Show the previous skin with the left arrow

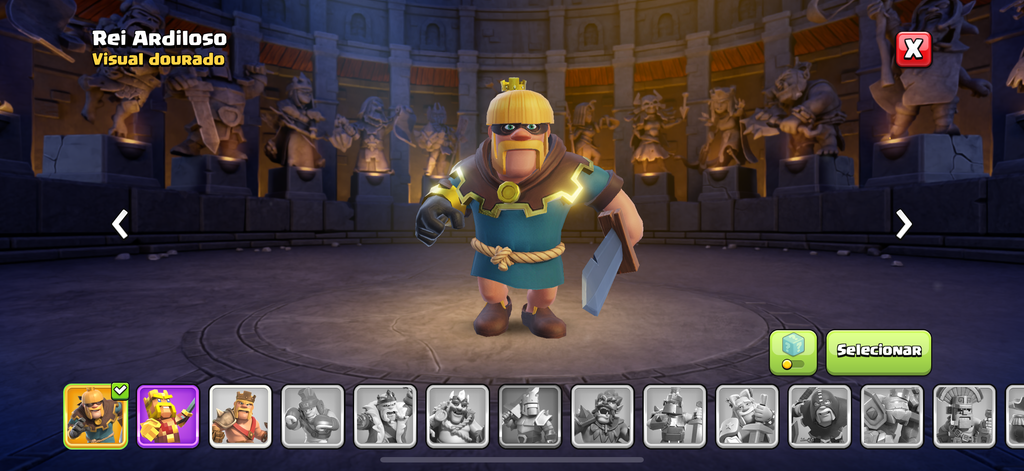point(120,224)
